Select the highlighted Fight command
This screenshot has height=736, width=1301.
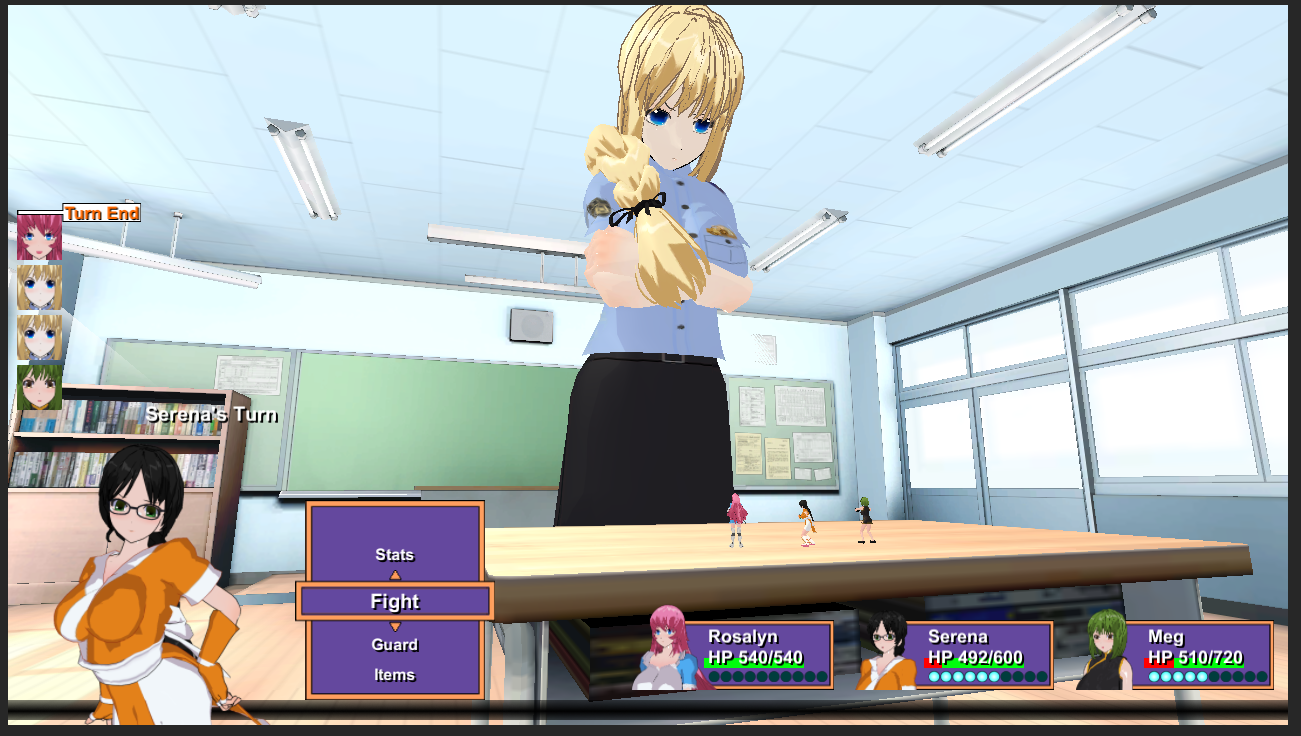point(394,601)
